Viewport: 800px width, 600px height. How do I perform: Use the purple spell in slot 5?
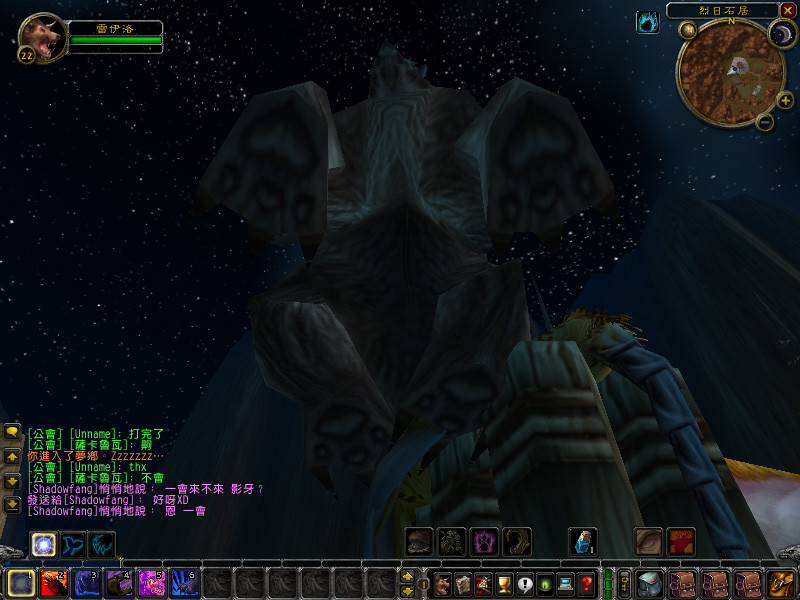152,582
